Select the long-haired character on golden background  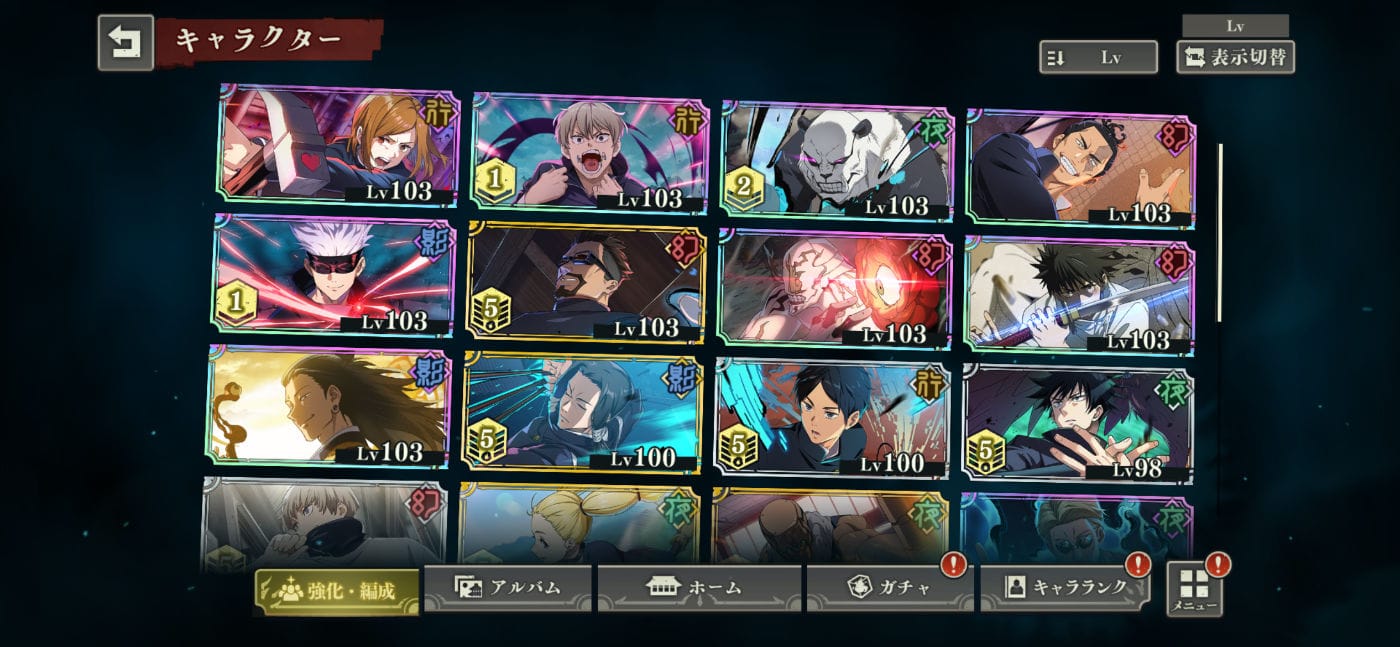(x=328, y=406)
